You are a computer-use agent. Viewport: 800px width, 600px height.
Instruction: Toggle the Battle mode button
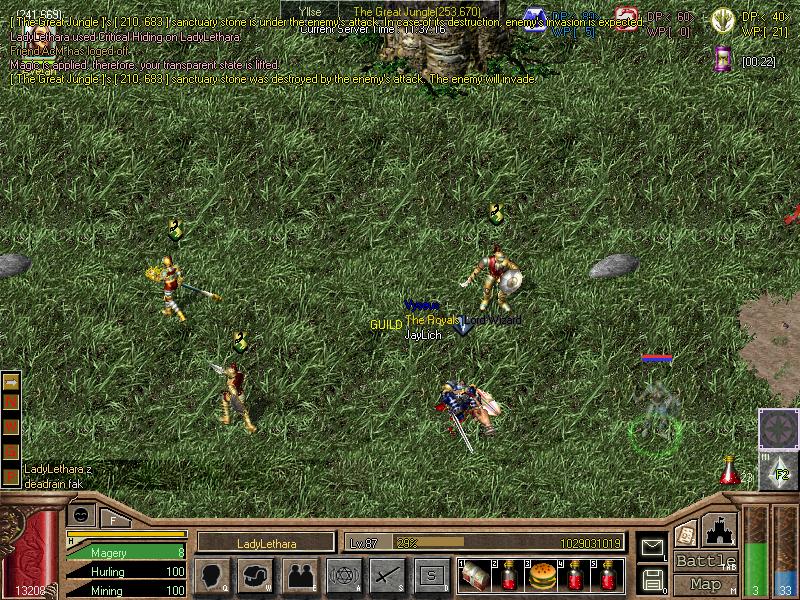click(x=705, y=561)
